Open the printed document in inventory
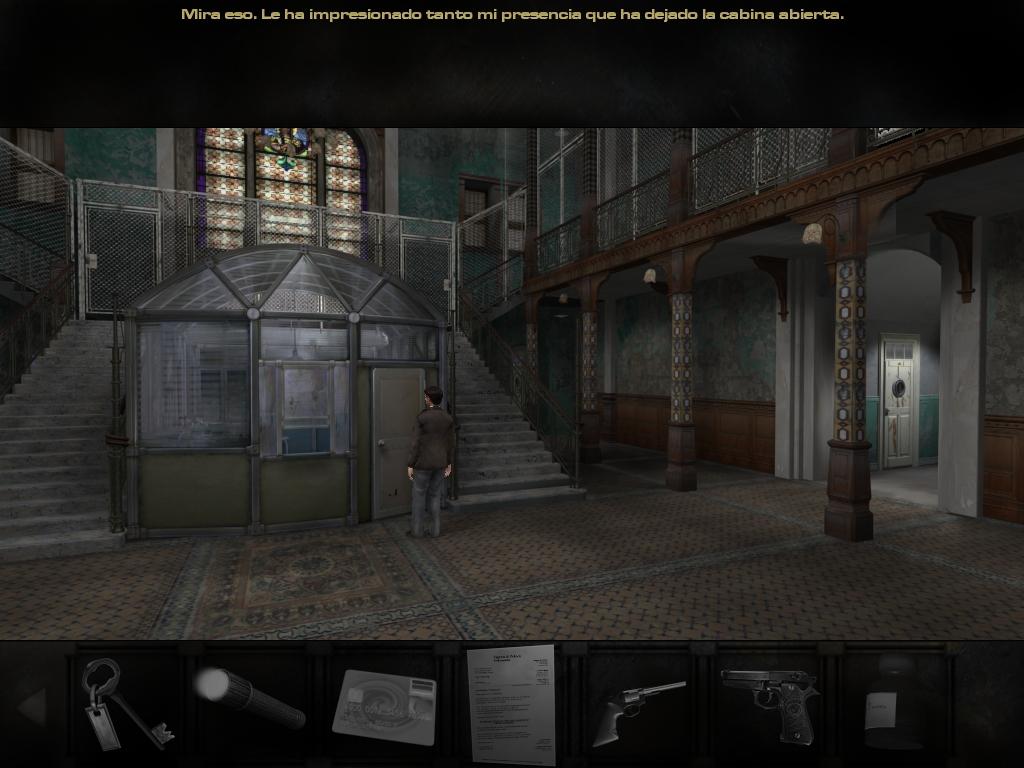The image size is (1024, 768). (511, 704)
